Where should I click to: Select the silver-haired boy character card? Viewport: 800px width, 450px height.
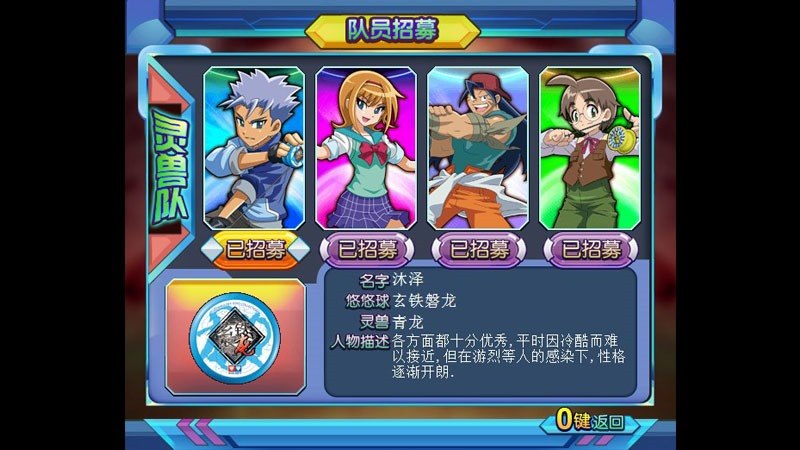pos(254,148)
